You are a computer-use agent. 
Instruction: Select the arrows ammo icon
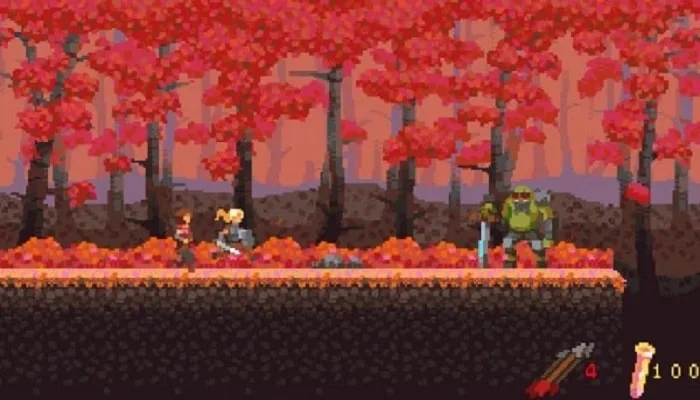(x=559, y=370)
